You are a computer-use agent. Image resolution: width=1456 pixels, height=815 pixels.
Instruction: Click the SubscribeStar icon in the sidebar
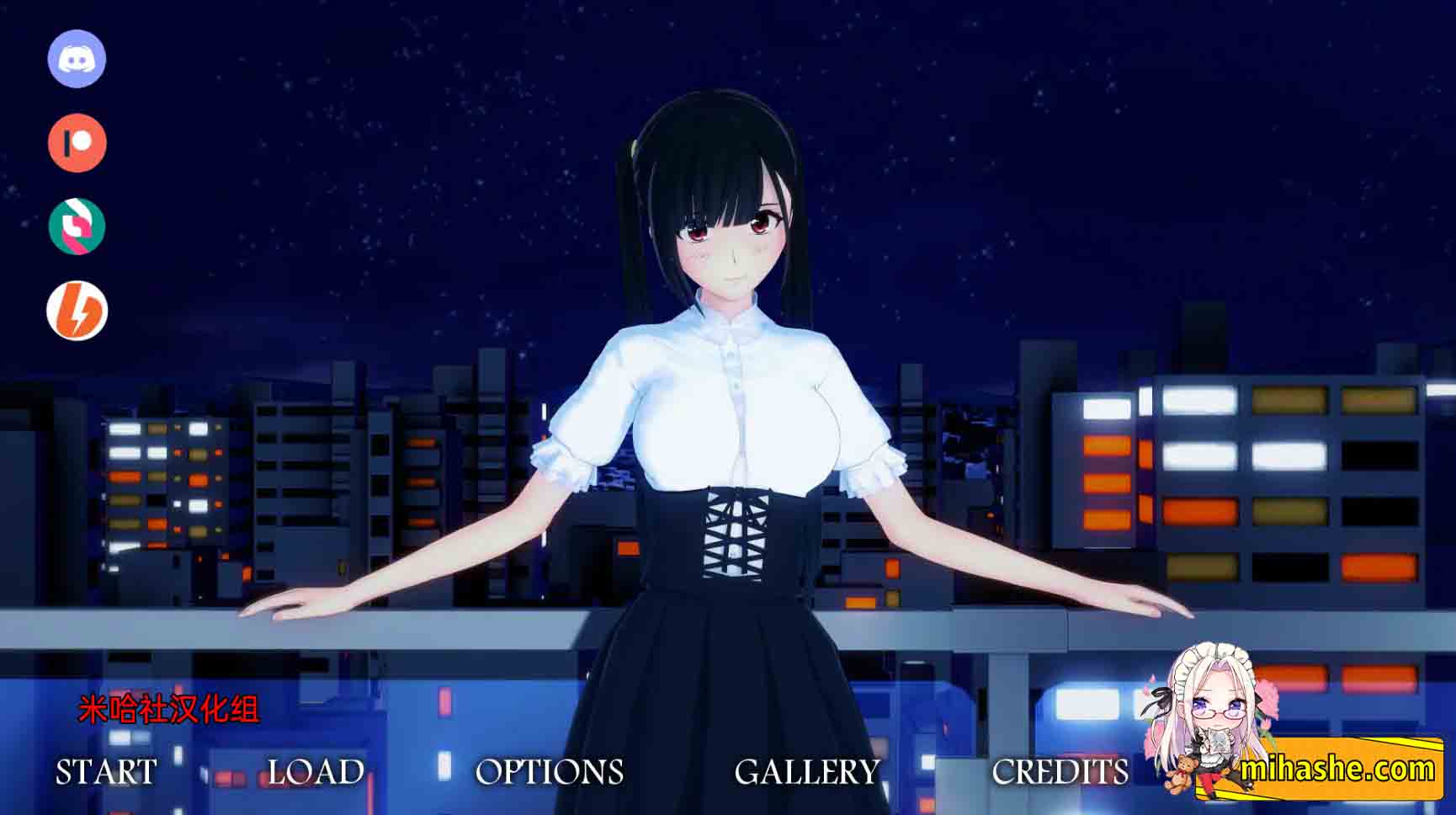click(76, 226)
